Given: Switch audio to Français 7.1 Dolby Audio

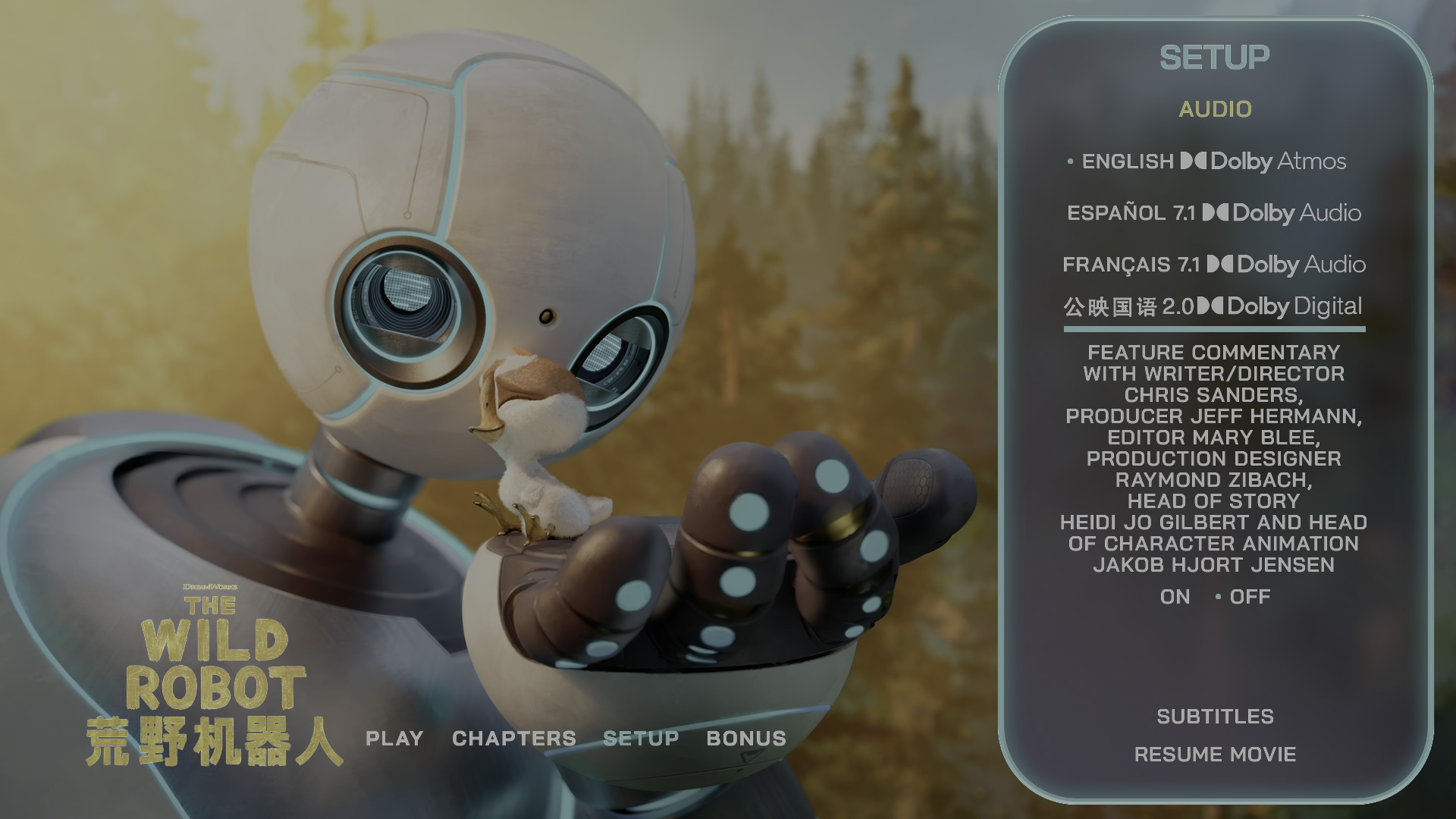Looking at the screenshot, I should click(x=1213, y=265).
